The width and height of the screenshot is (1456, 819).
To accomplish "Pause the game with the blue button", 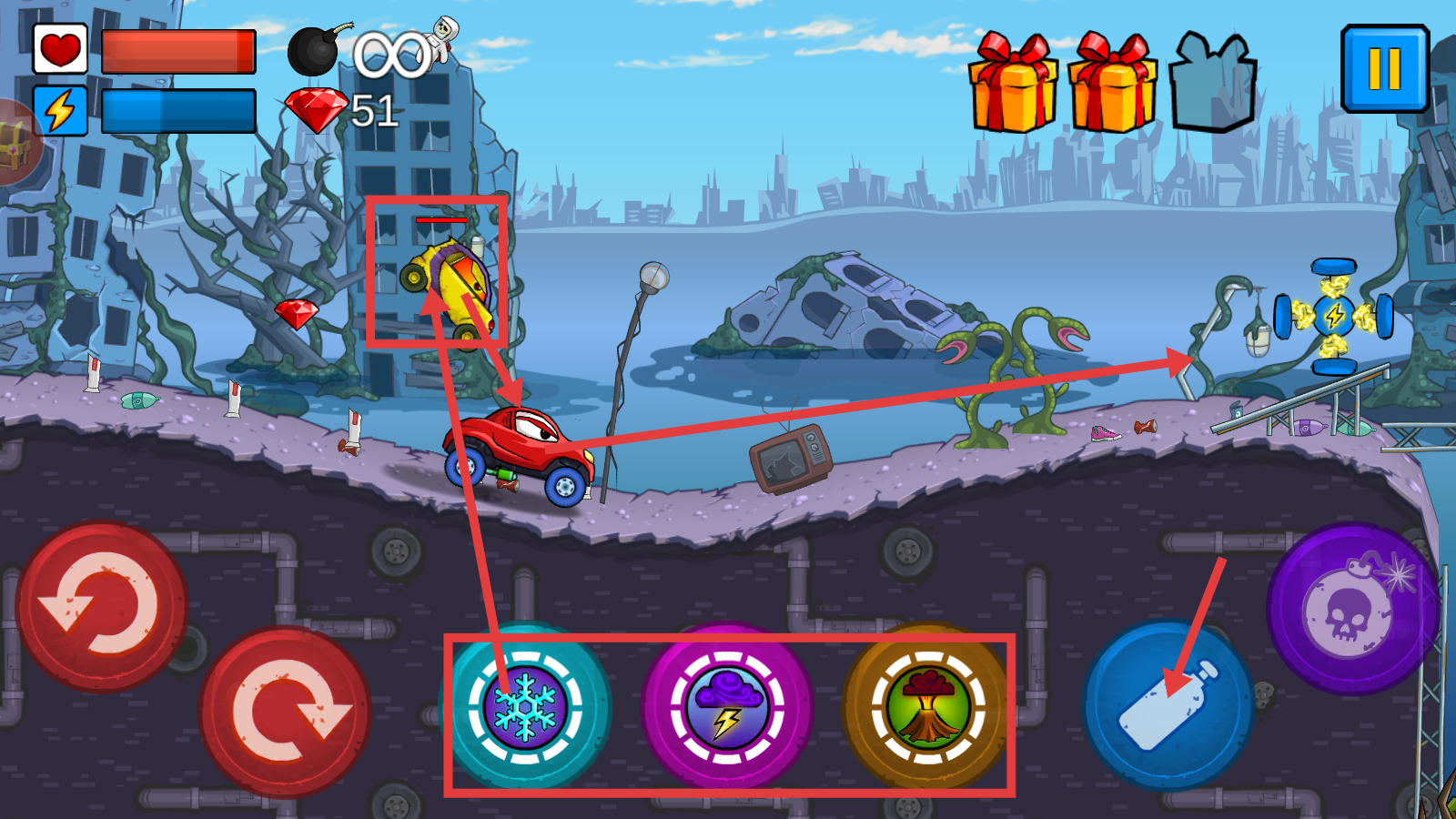I will (1384, 68).
